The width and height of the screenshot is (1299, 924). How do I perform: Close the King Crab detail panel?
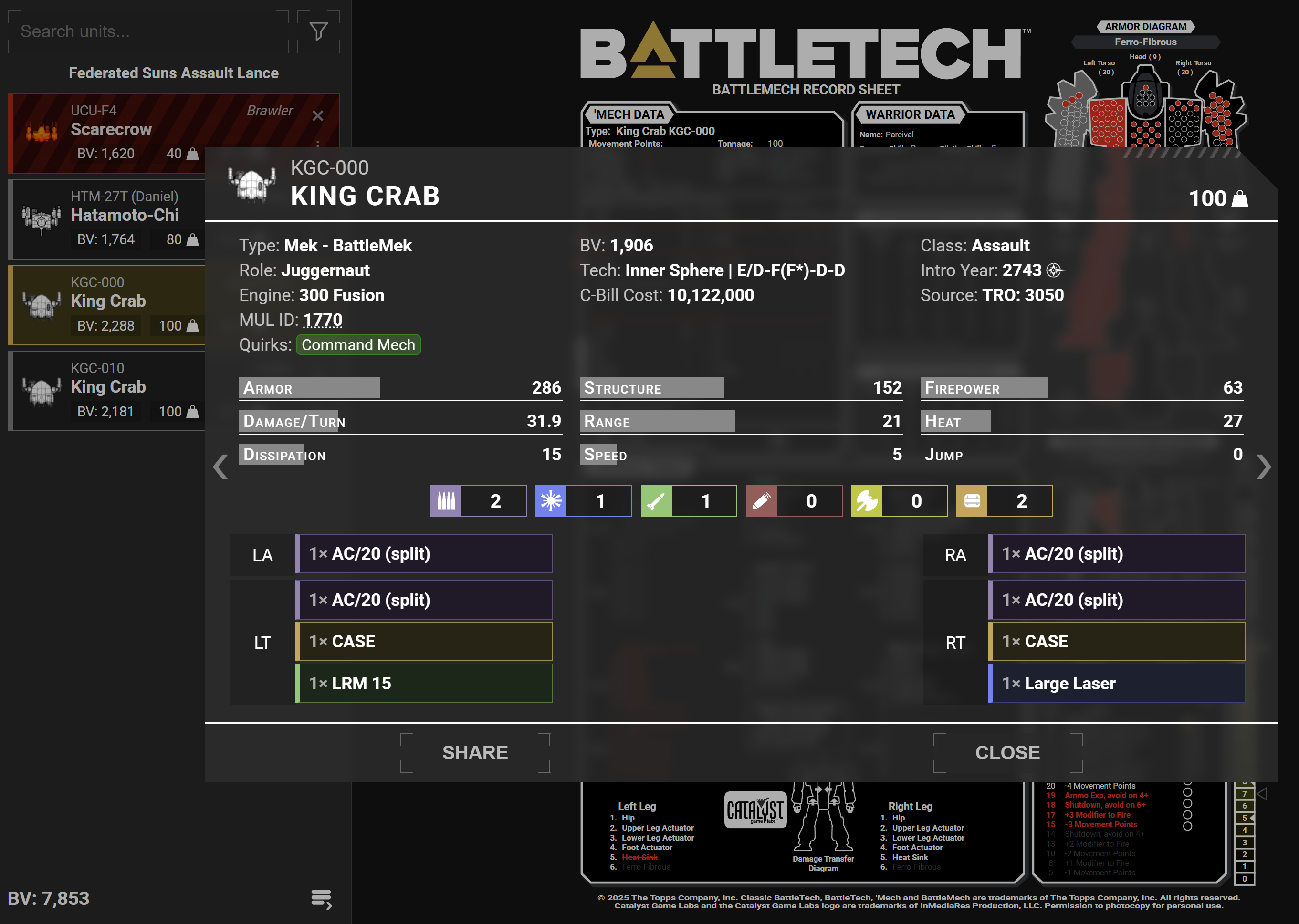(x=1007, y=752)
